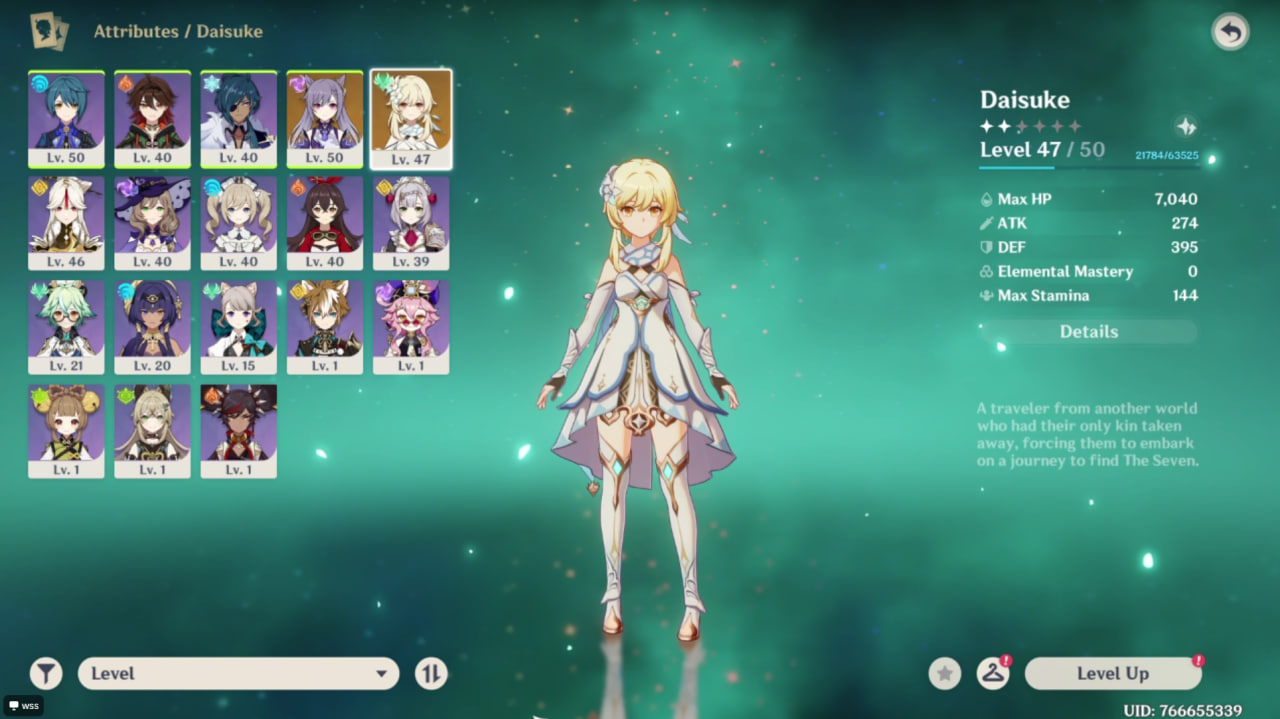Image resolution: width=1280 pixels, height=719 pixels.
Task: Open the character filter funnel
Action: coord(46,674)
